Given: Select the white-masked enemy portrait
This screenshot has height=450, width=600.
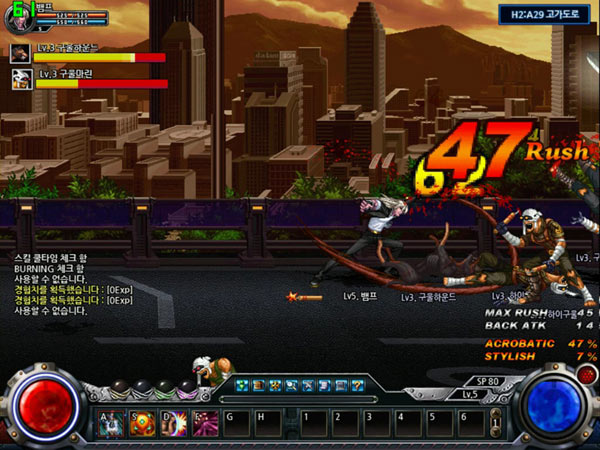Looking at the screenshot, I should click(x=20, y=78).
